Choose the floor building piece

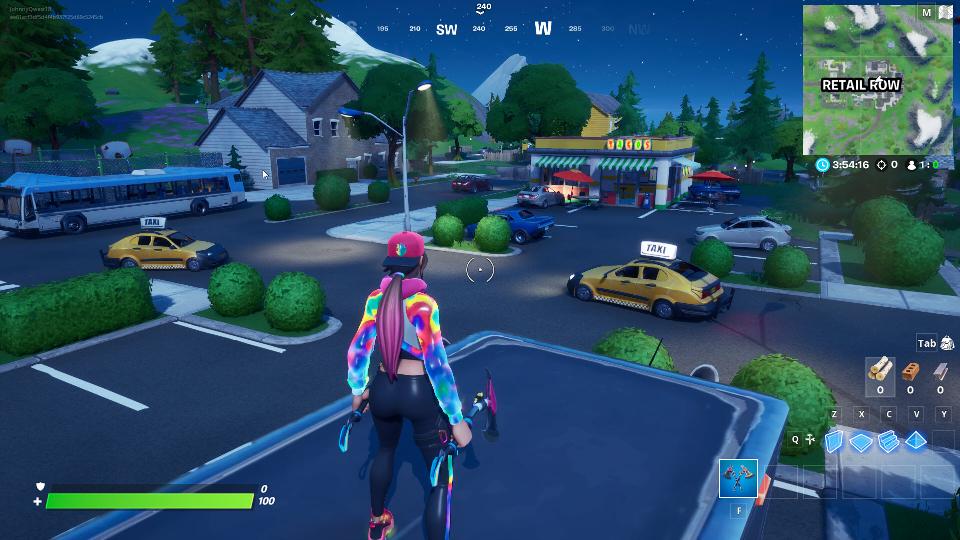click(862, 441)
